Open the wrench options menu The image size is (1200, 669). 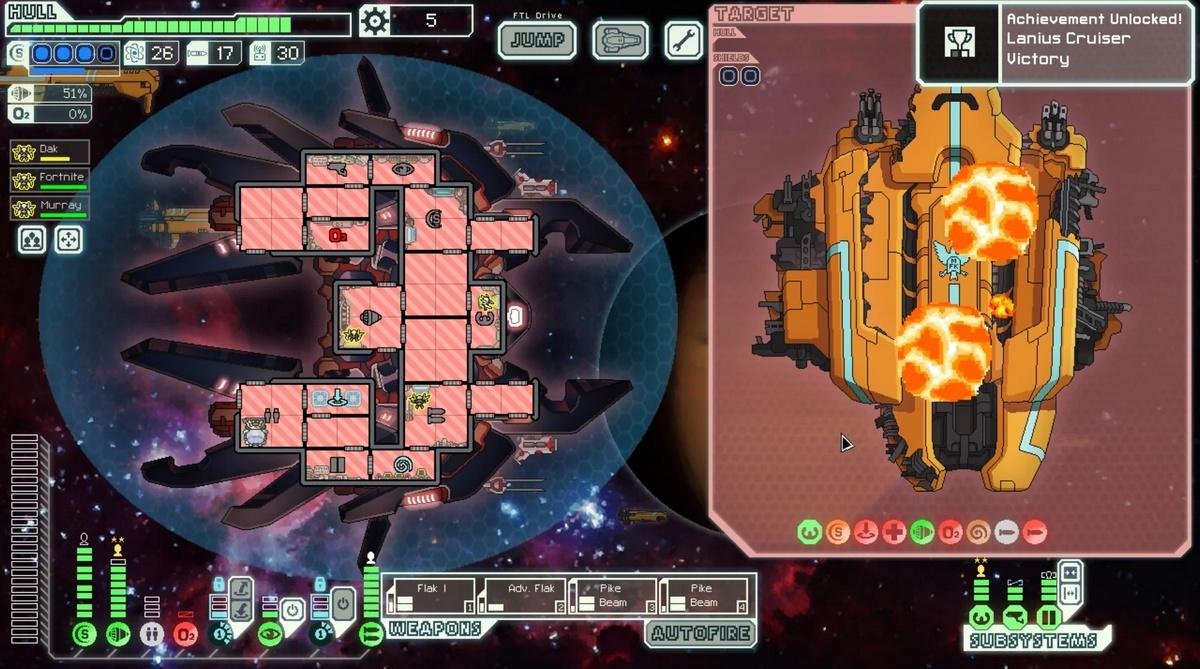(683, 41)
